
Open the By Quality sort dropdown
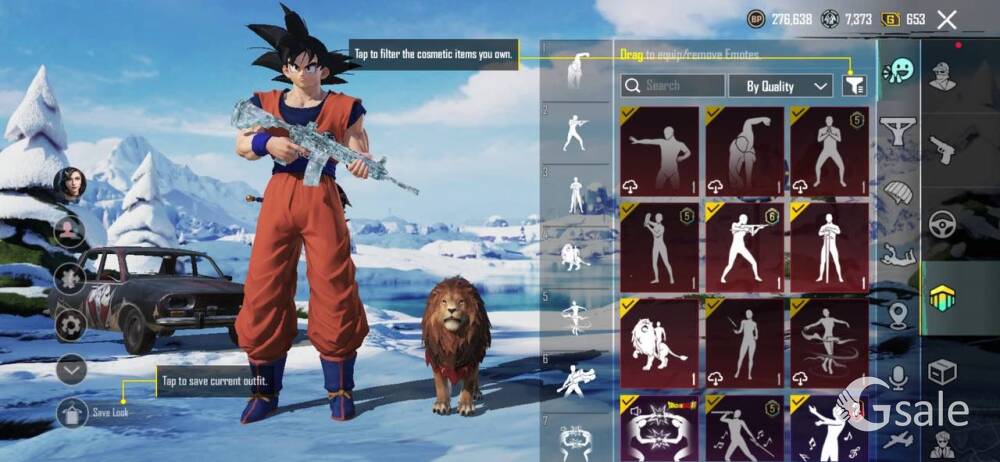780,86
